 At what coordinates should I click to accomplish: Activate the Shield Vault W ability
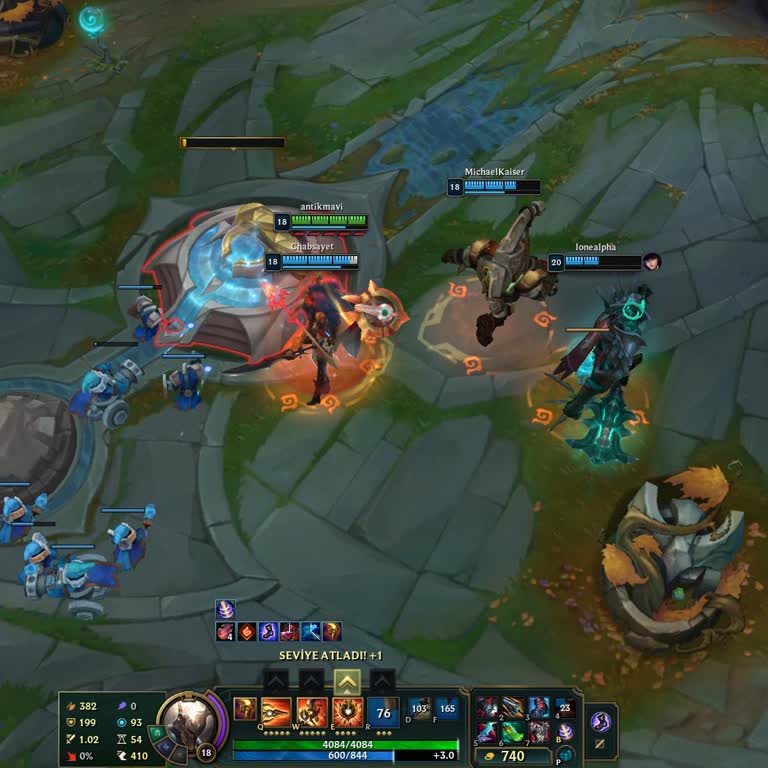coord(311,710)
